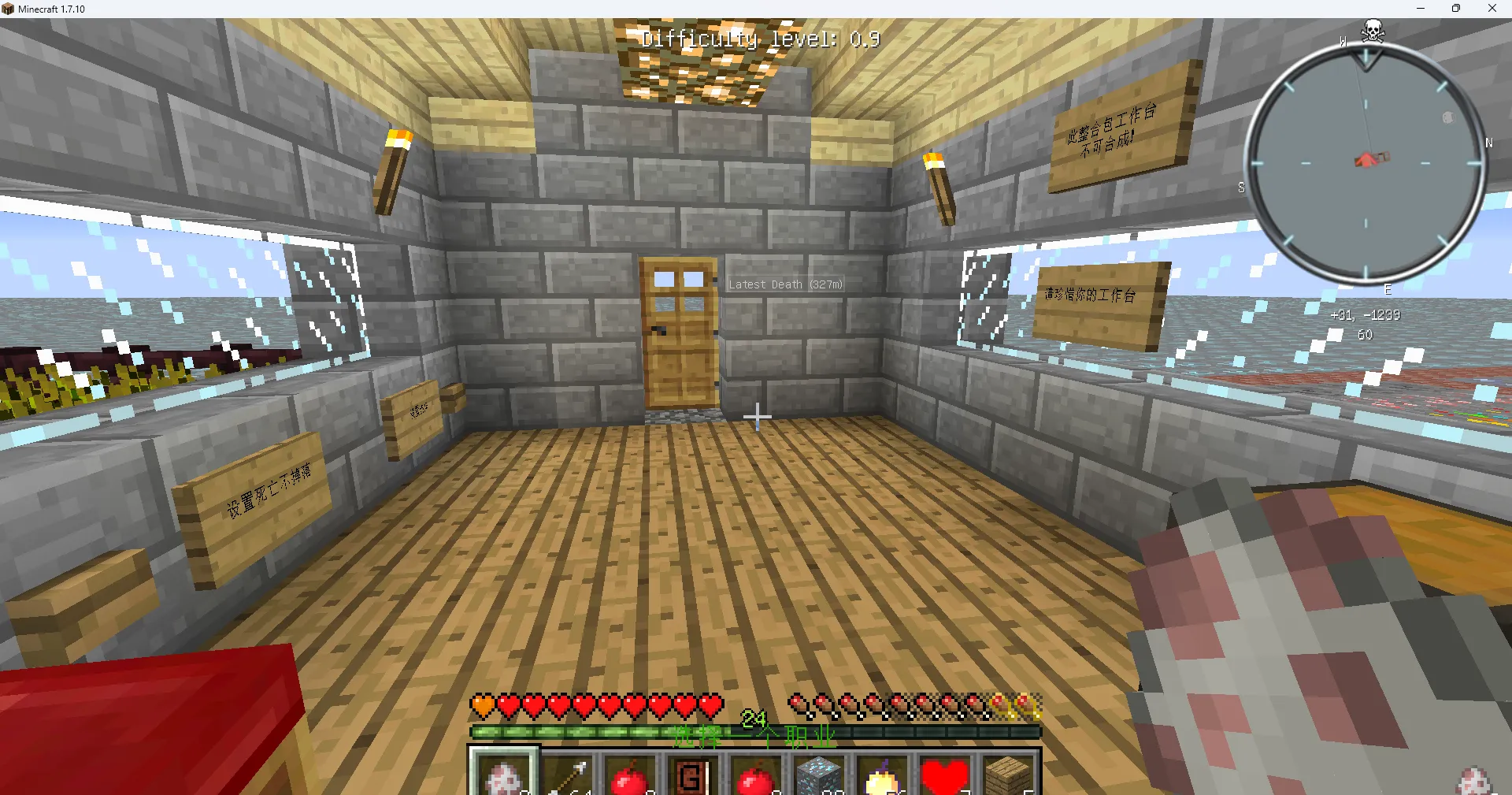
Task: Select the red heart item in the hotbar
Action: click(944, 775)
